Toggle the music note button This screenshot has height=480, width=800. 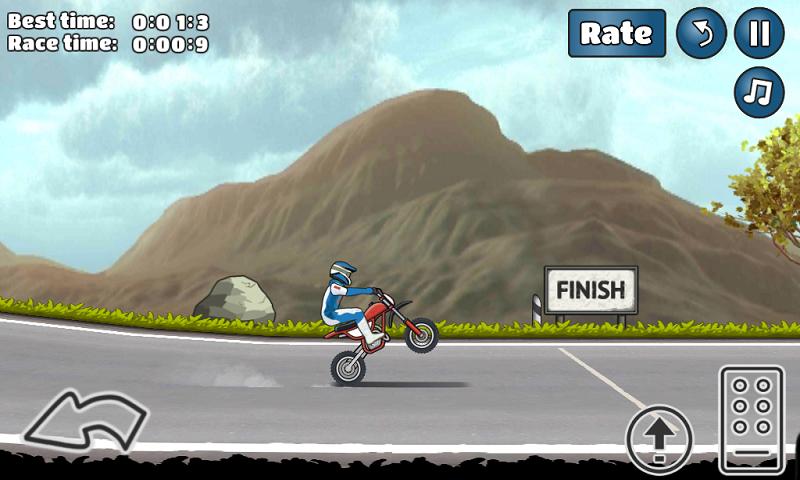coord(759,92)
